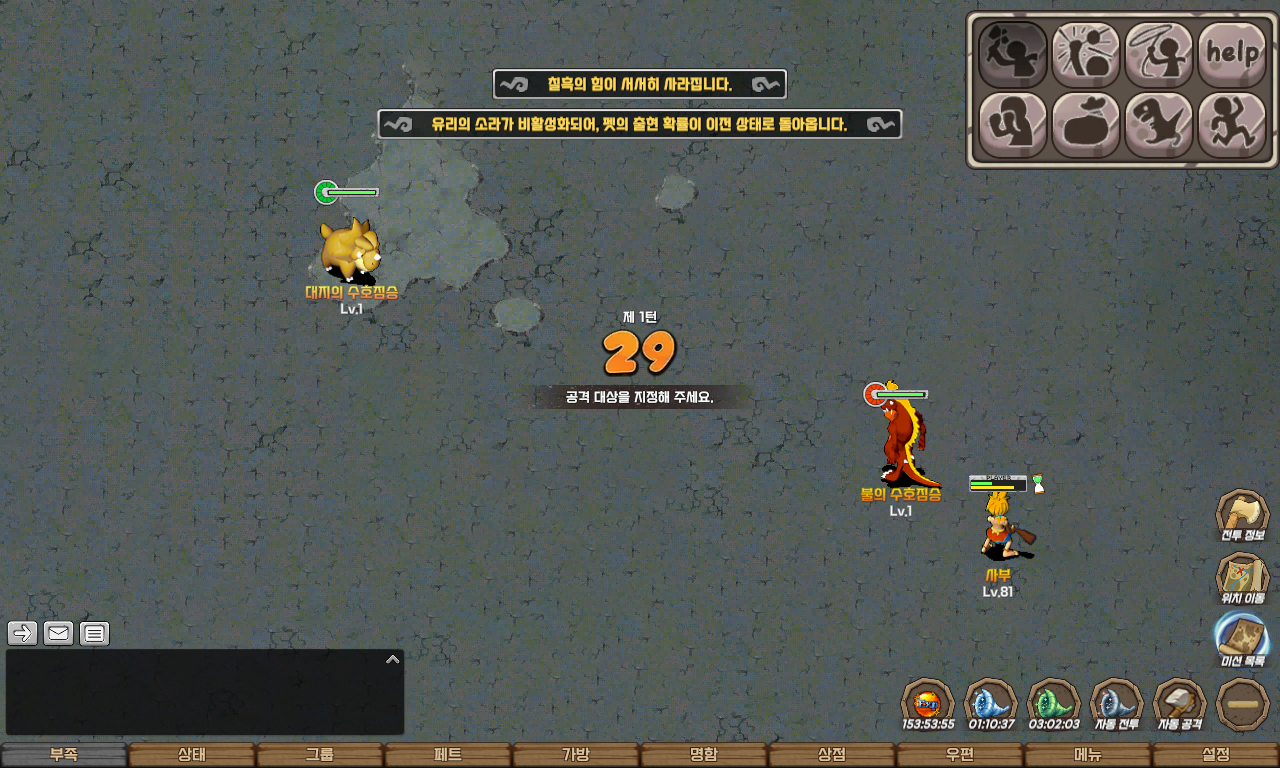Choose the stone-axe attack command

click(x=1012, y=54)
